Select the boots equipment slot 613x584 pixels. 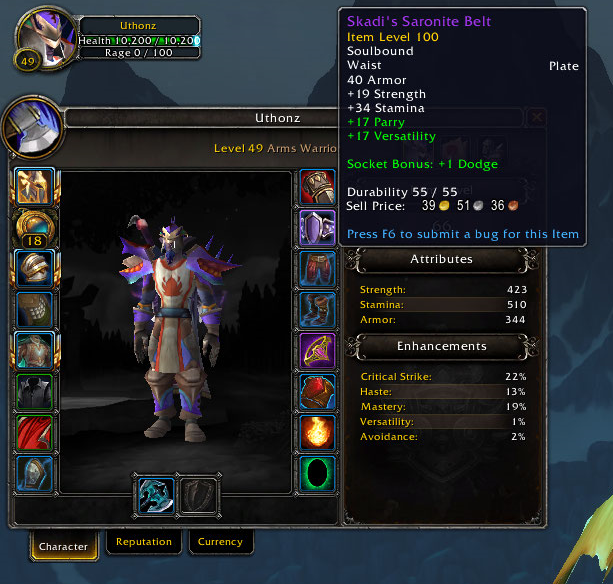[318, 310]
